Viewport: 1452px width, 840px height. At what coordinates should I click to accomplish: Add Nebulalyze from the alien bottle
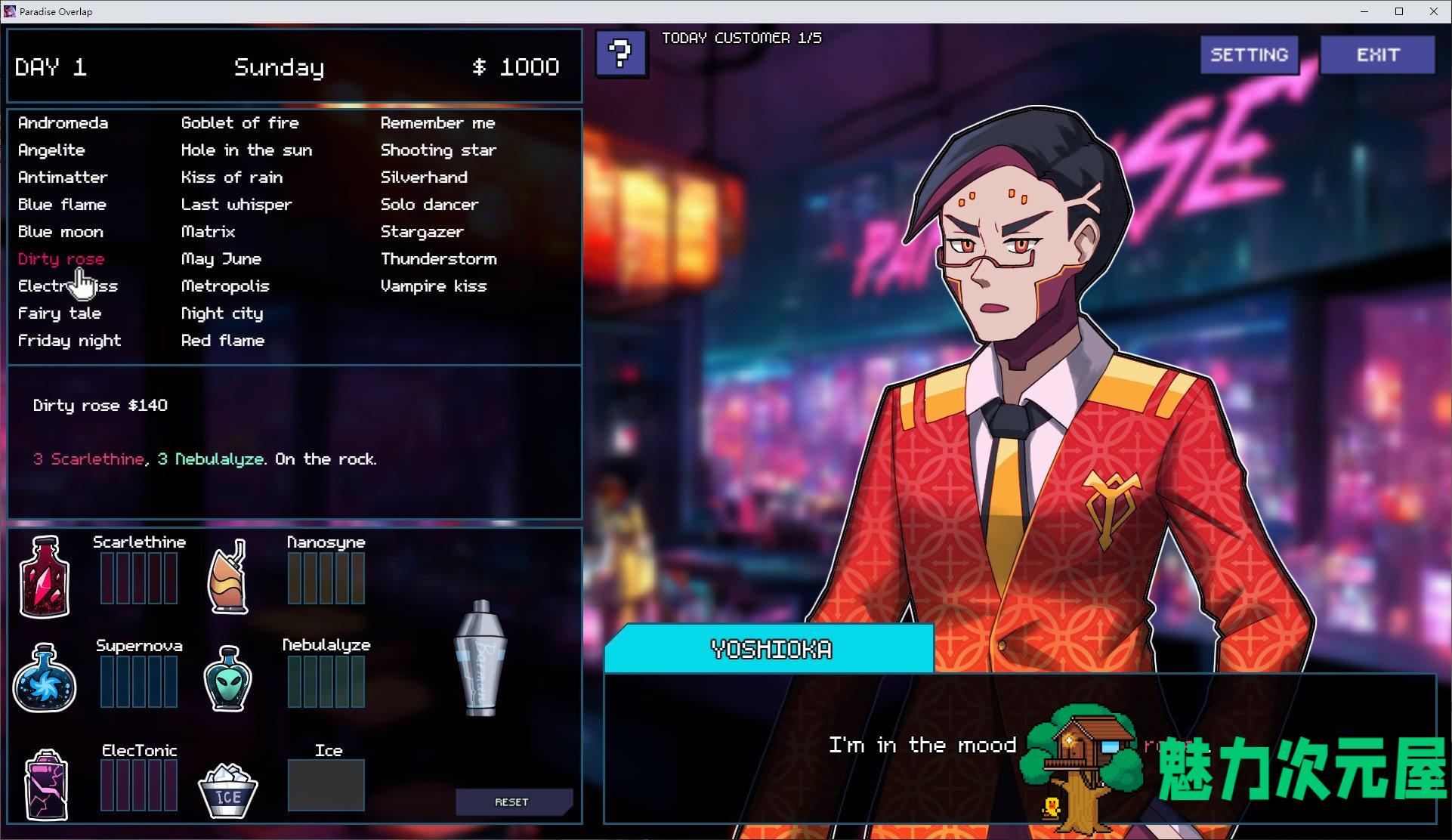tap(228, 678)
